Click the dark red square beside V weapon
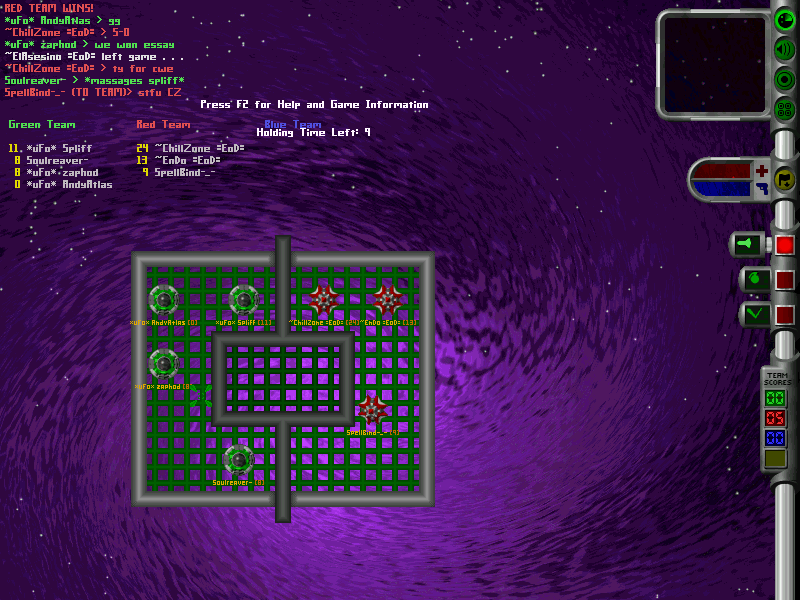This screenshot has width=800, height=600. [784, 315]
